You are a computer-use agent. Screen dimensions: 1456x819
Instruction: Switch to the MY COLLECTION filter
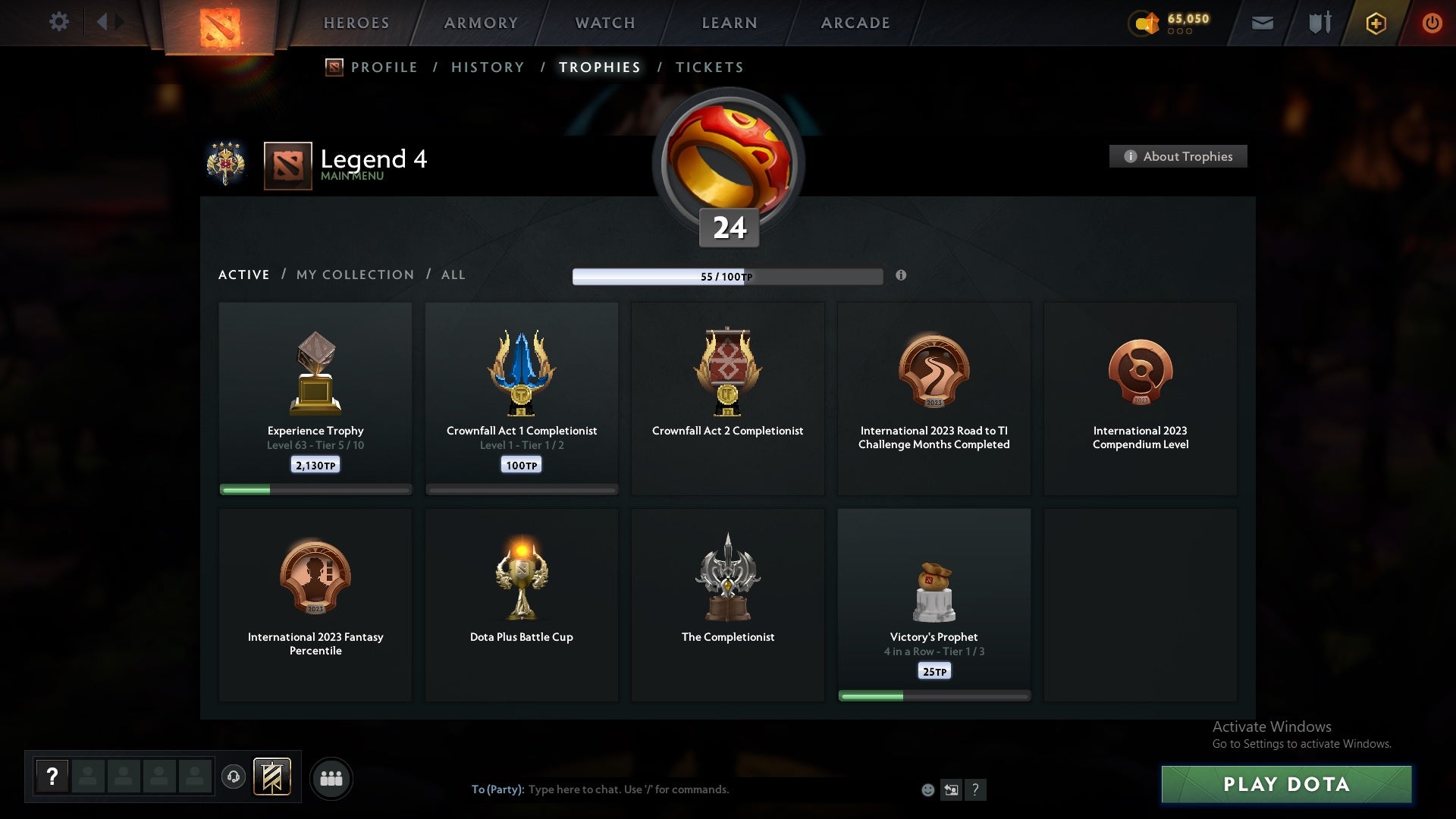354,275
